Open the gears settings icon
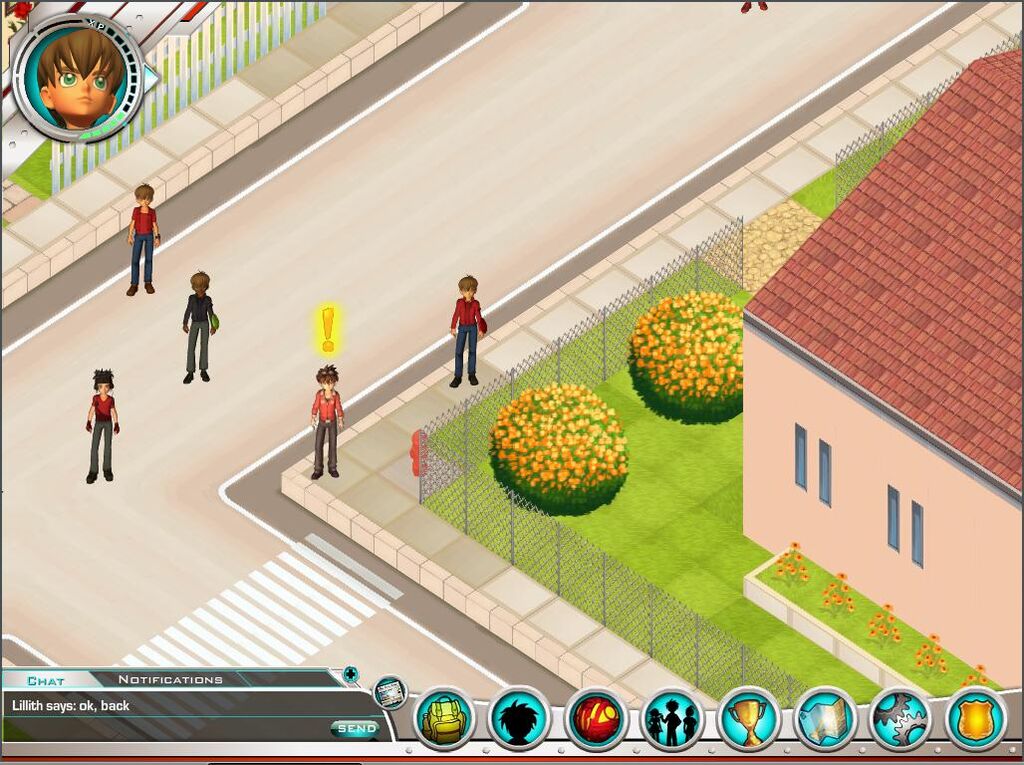This screenshot has height=765, width=1024. pos(900,718)
